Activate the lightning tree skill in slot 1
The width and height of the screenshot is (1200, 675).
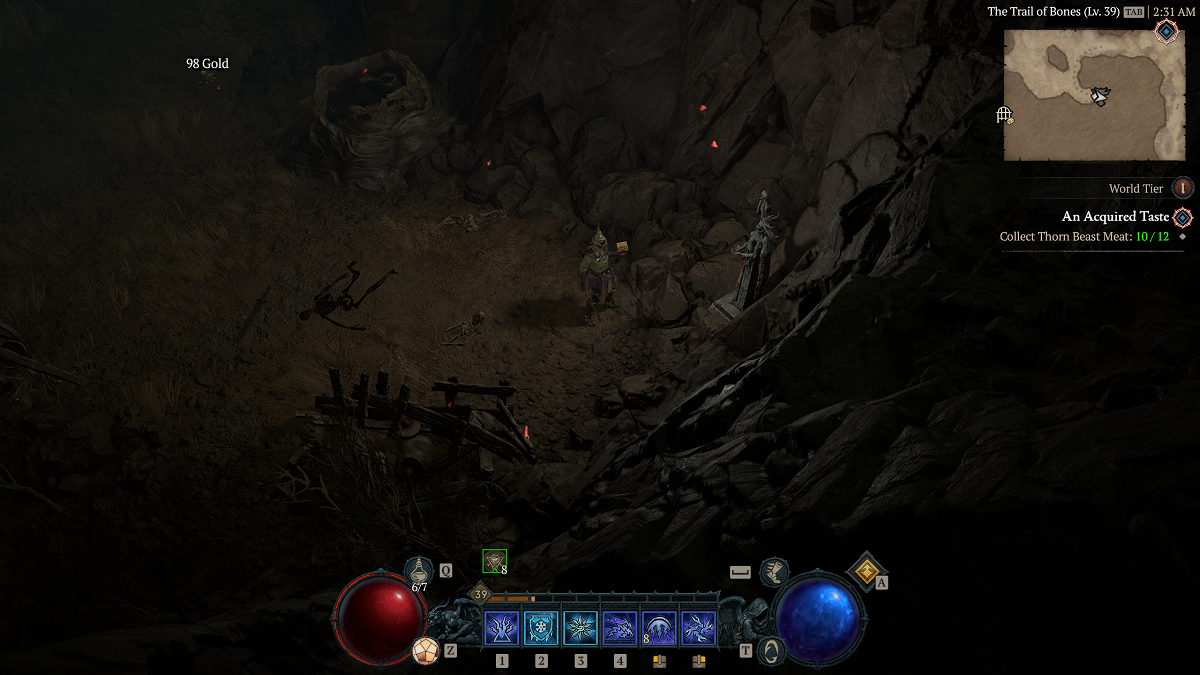click(501, 628)
